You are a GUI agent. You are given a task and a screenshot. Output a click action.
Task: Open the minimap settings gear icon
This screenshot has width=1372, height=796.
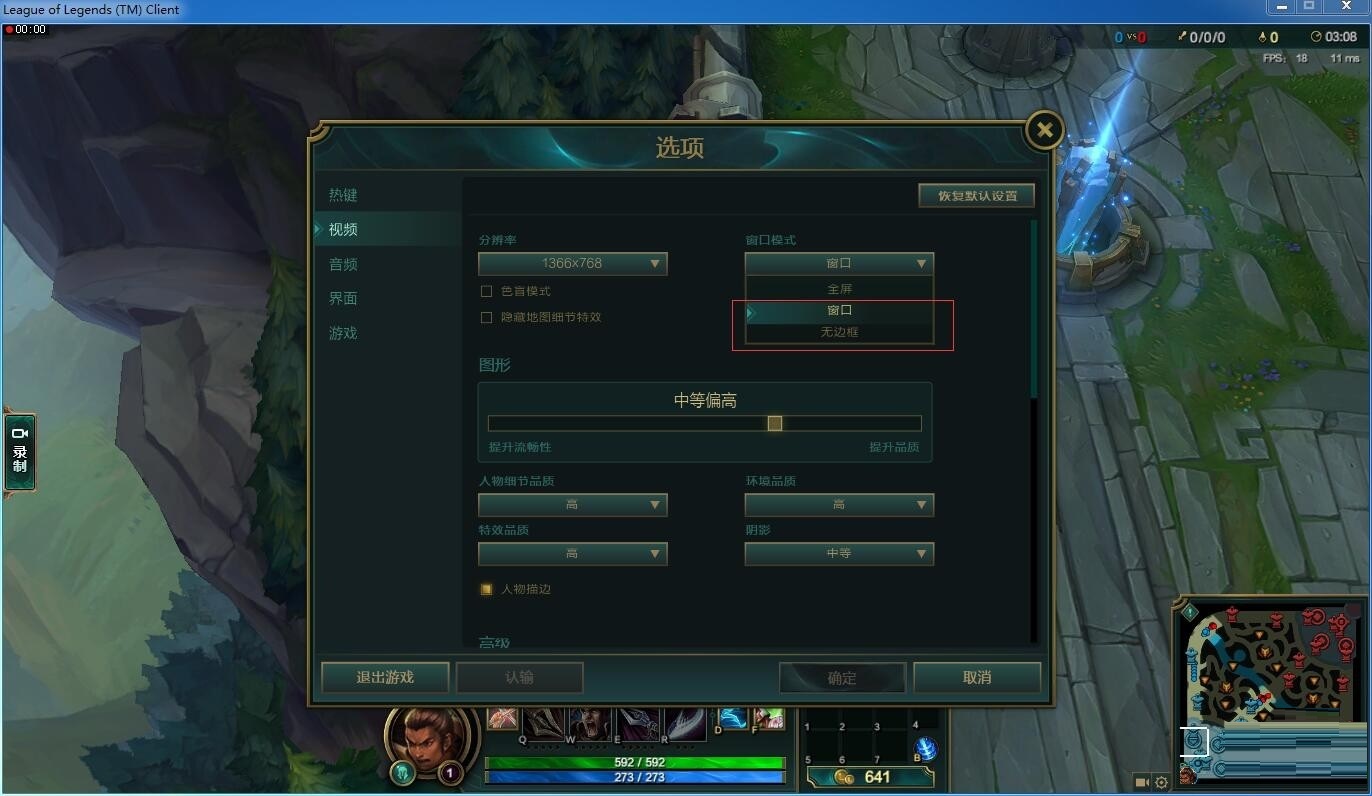1161,782
